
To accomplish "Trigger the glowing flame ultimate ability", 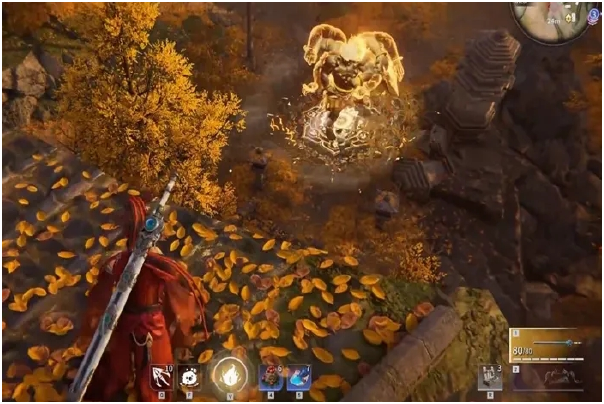I will pyautogui.click(x=229, y=377).
